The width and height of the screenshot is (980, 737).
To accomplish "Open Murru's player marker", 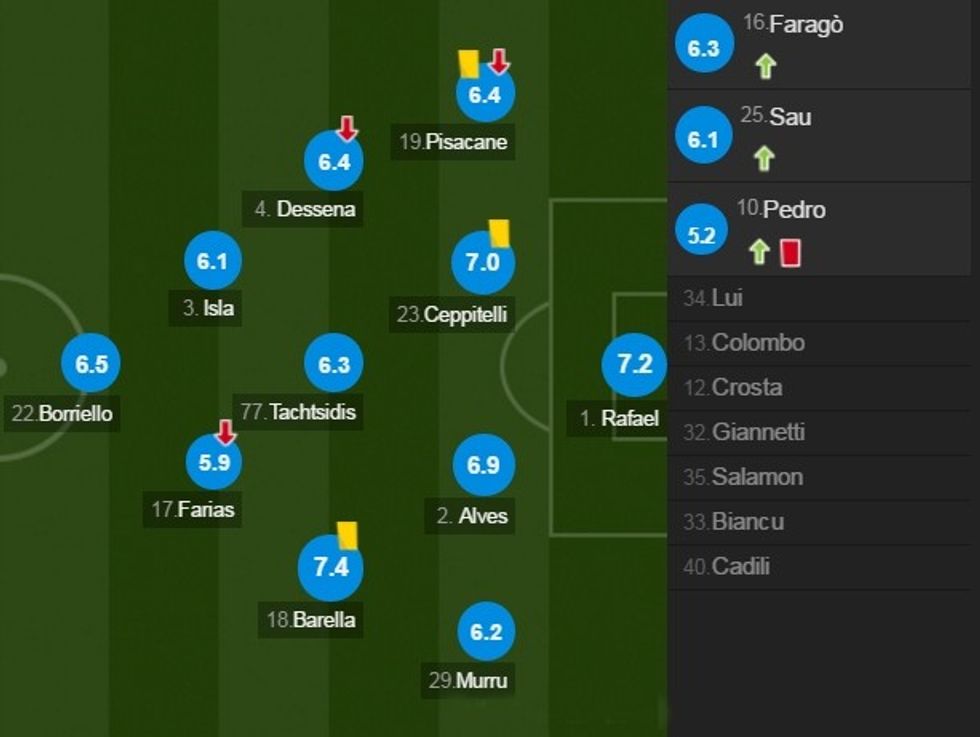I will tap(486, 632).
